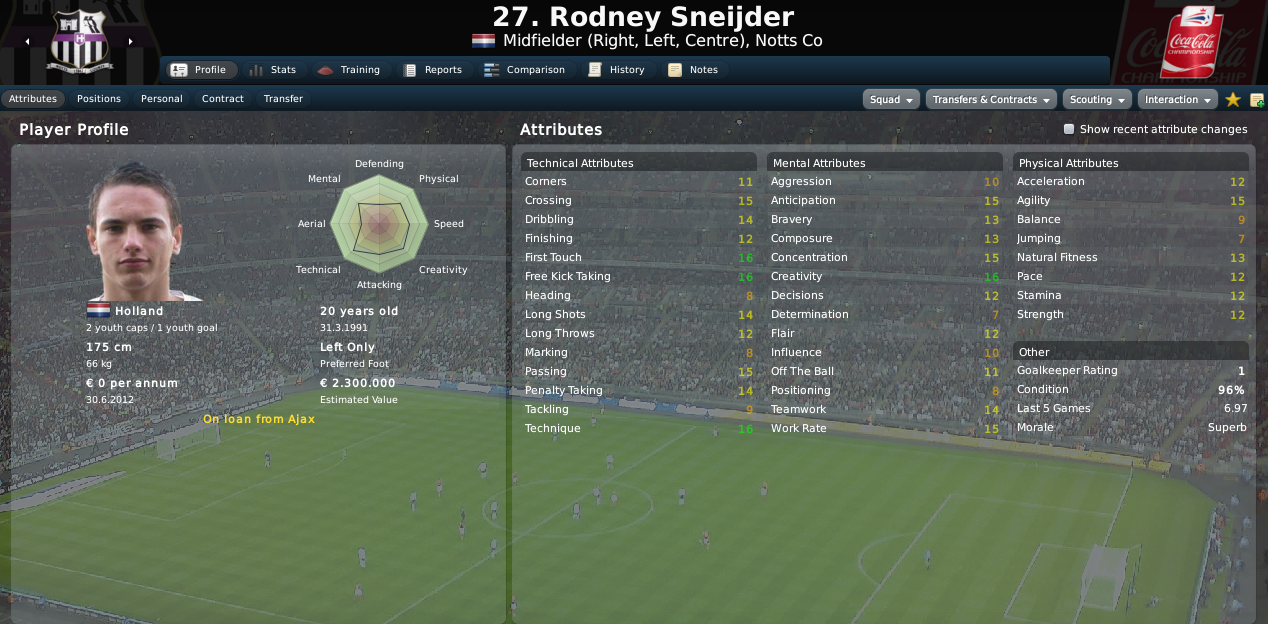Open the Personal sub-tab
This screenshot has width=1268, height=624.
[x=162, y=99]
